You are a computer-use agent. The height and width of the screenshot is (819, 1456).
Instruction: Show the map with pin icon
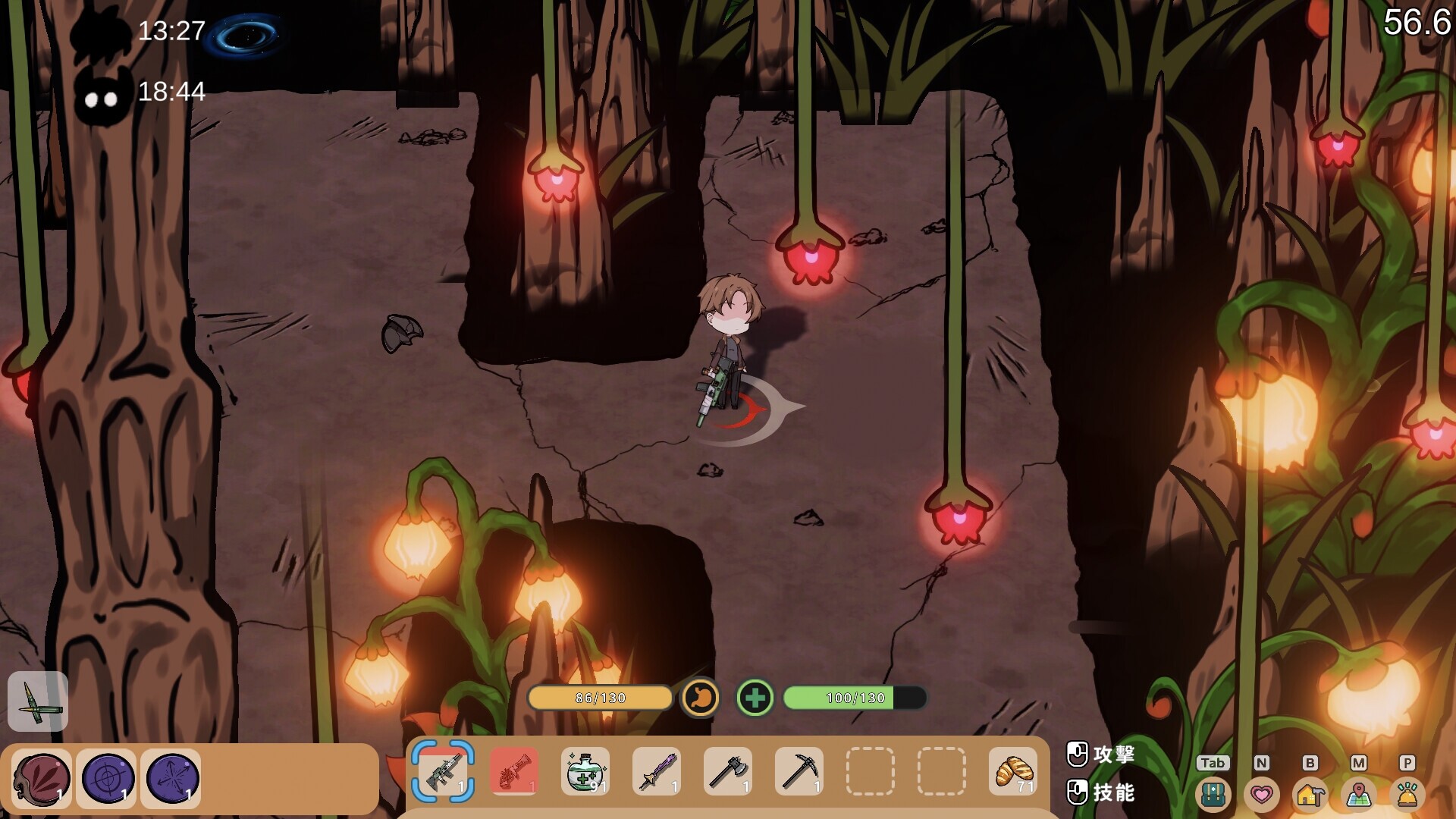point(1358,794)
